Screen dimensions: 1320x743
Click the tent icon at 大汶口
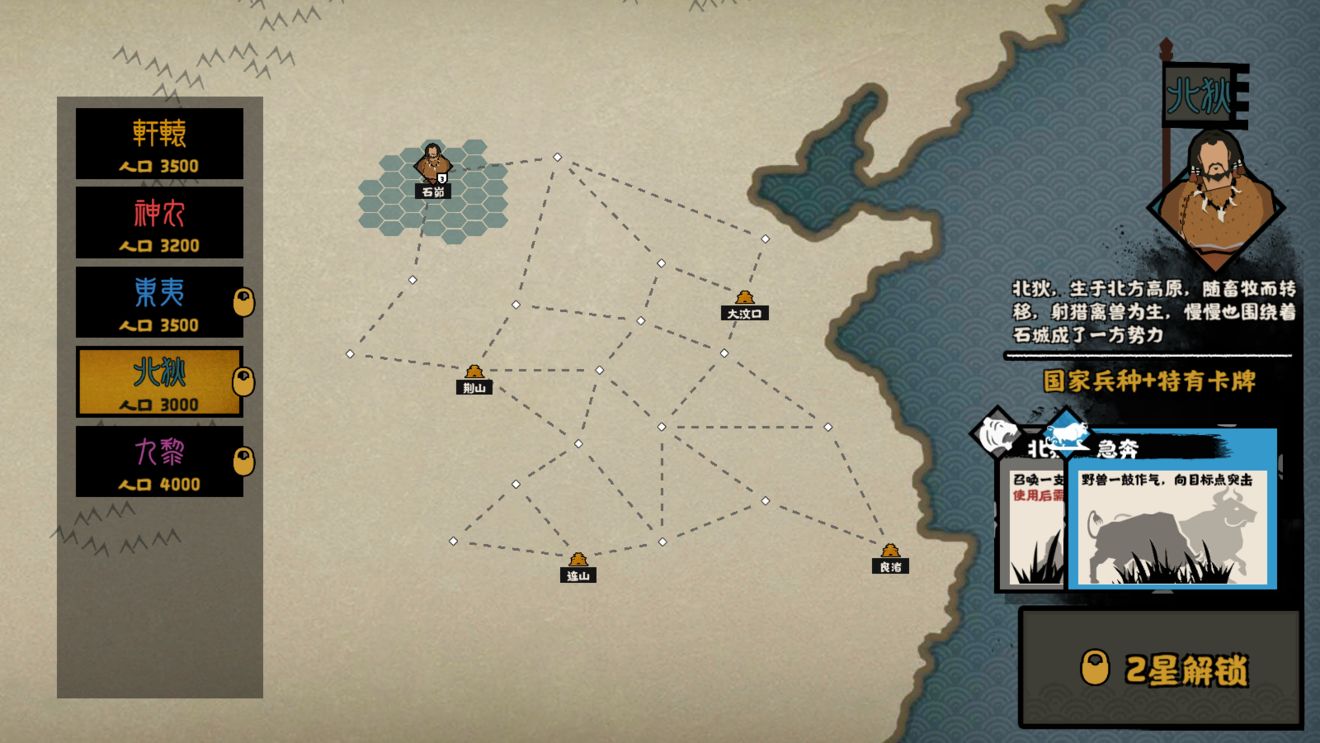click(x=743, y=298)
